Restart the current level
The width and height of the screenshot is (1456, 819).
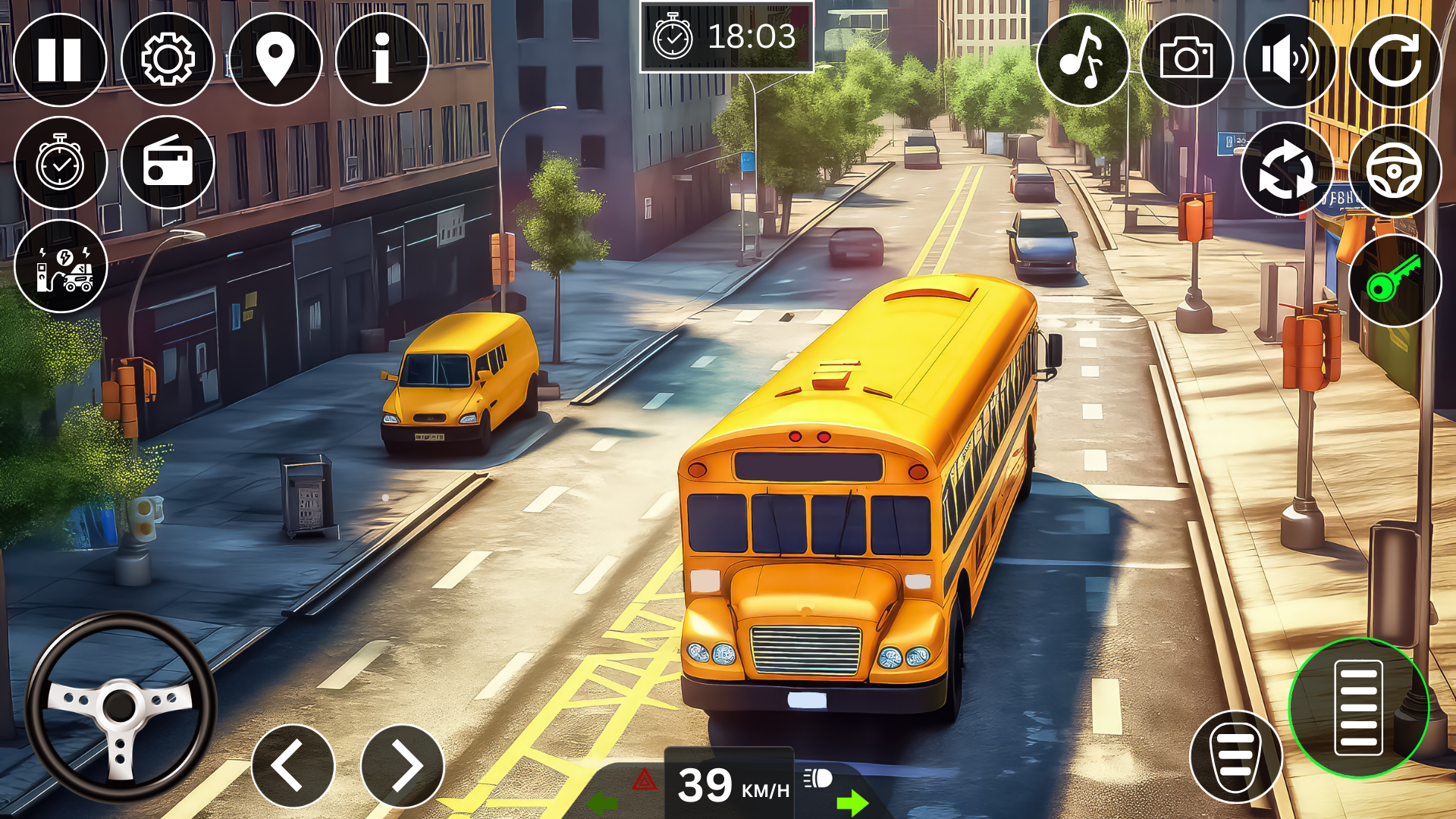(1395, 59)
